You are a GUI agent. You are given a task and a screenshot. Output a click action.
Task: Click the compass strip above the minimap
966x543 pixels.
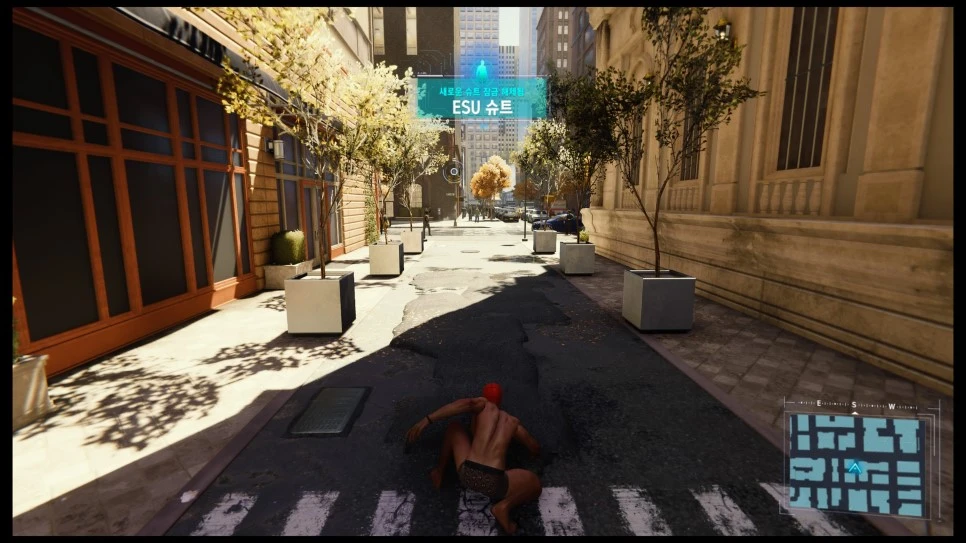tap(855, 406)
